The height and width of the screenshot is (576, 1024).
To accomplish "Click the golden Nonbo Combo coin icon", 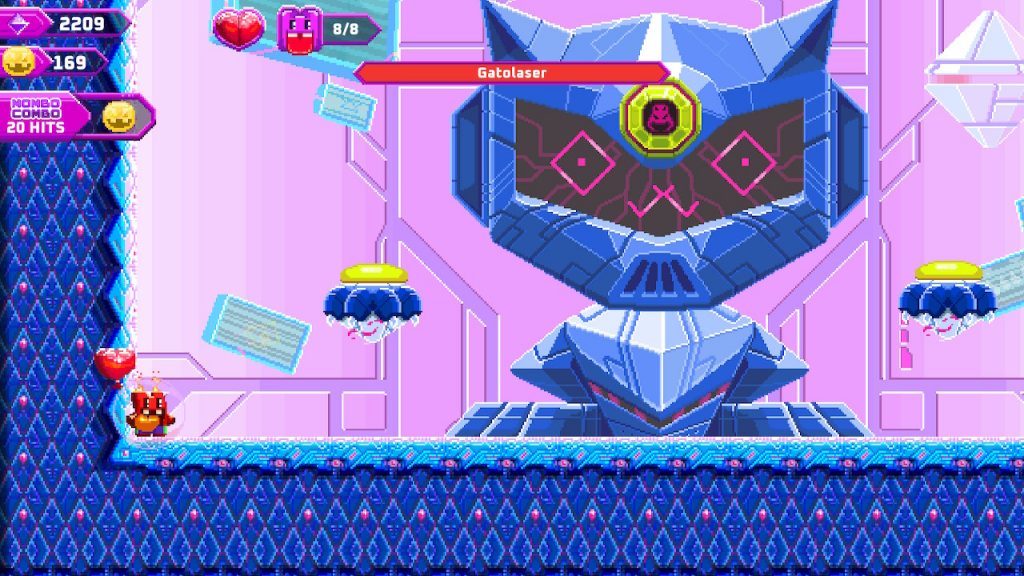I will (x=119, y=117).
